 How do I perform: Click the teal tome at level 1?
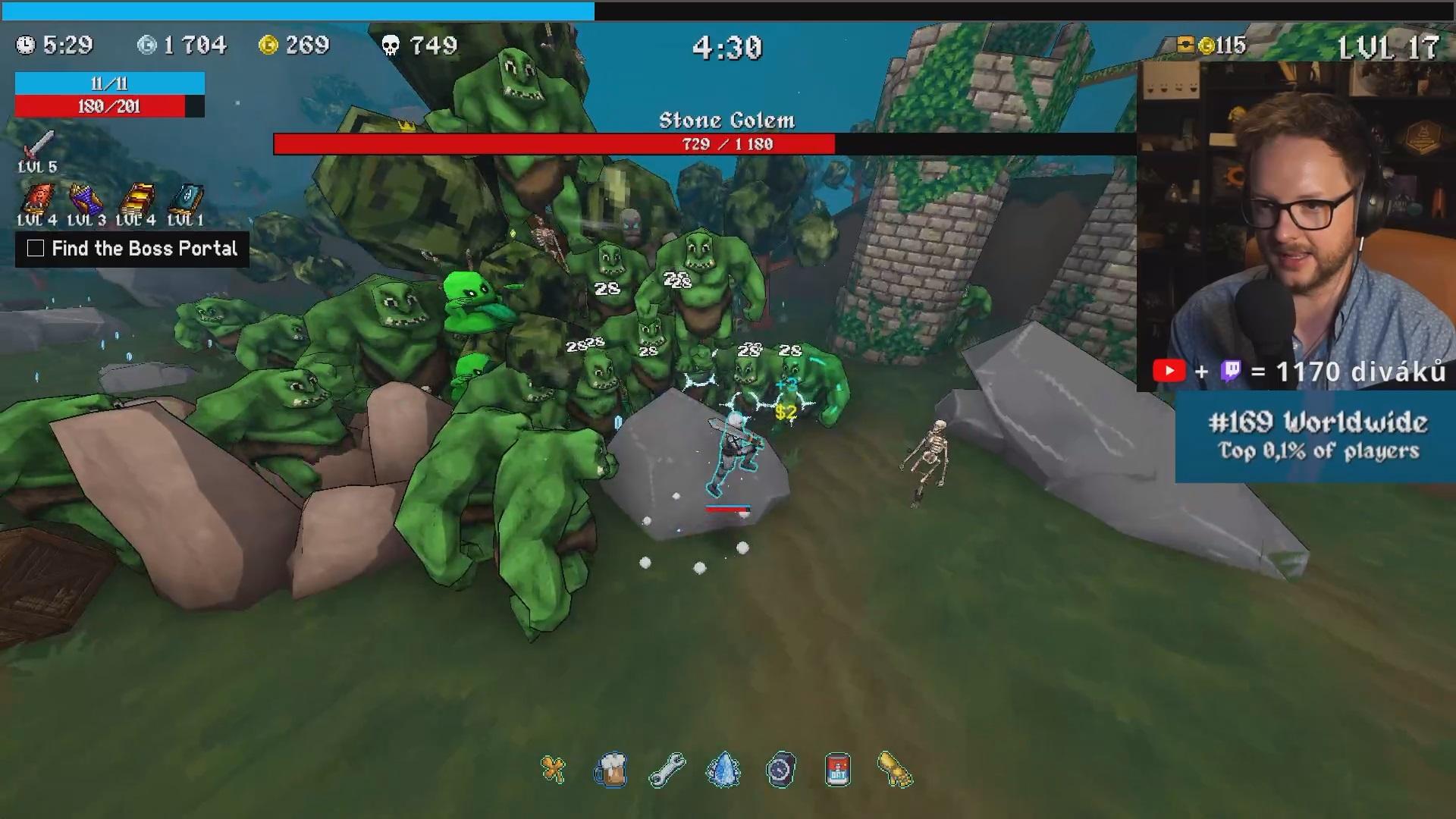click(x=186, y=199)
